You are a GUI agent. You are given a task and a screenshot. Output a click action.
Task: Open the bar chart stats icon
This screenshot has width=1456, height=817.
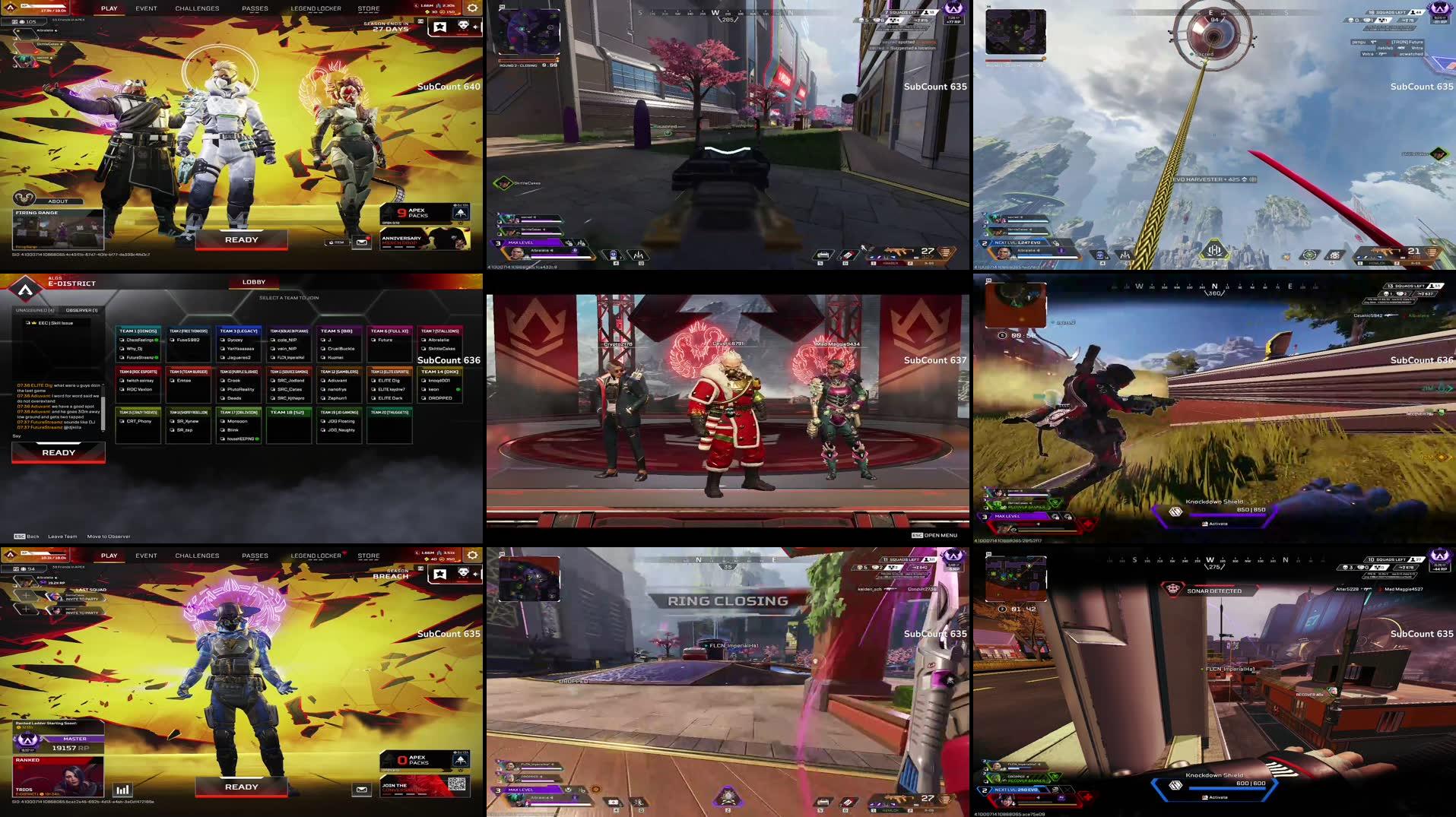coord(122,790)
